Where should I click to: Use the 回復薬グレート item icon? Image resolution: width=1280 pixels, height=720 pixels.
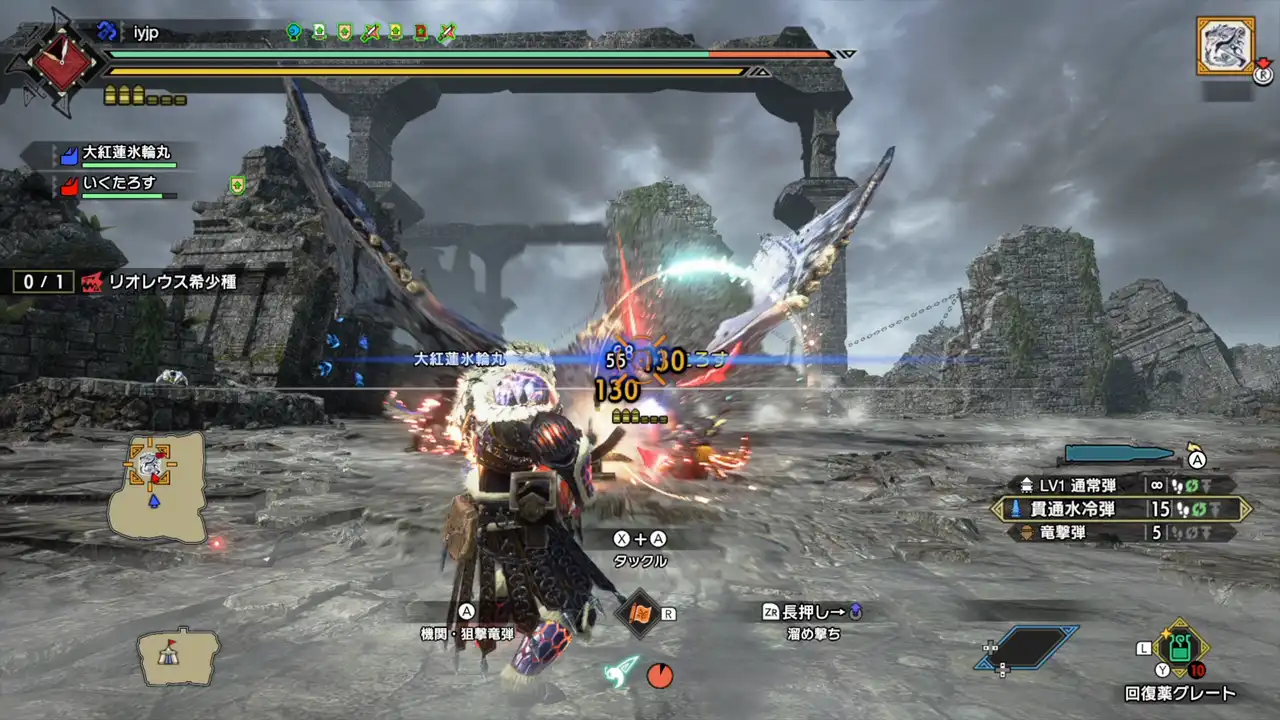(1180, 647)
